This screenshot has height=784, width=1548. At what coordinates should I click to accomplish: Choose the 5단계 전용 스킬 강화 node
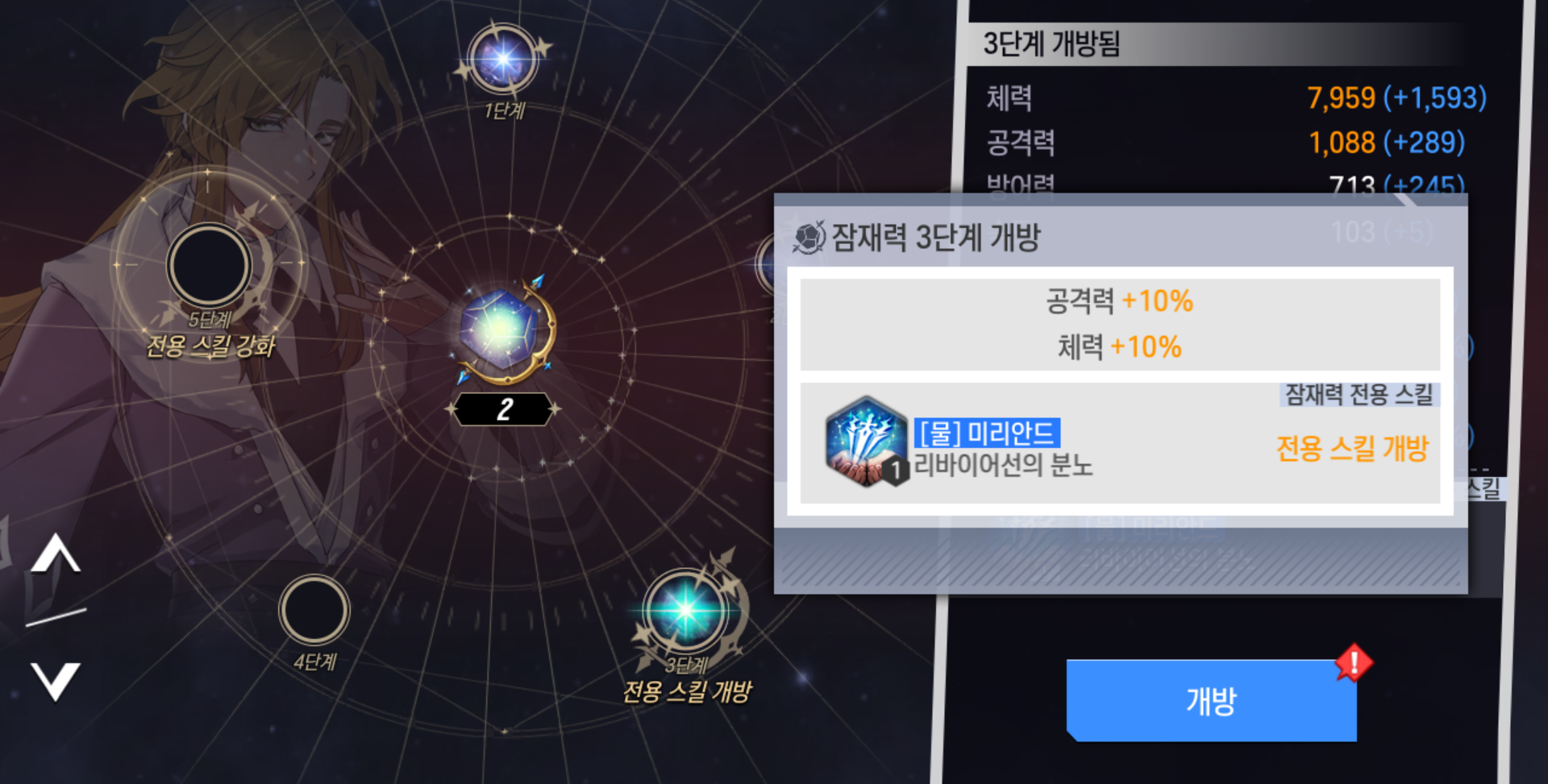209,266
